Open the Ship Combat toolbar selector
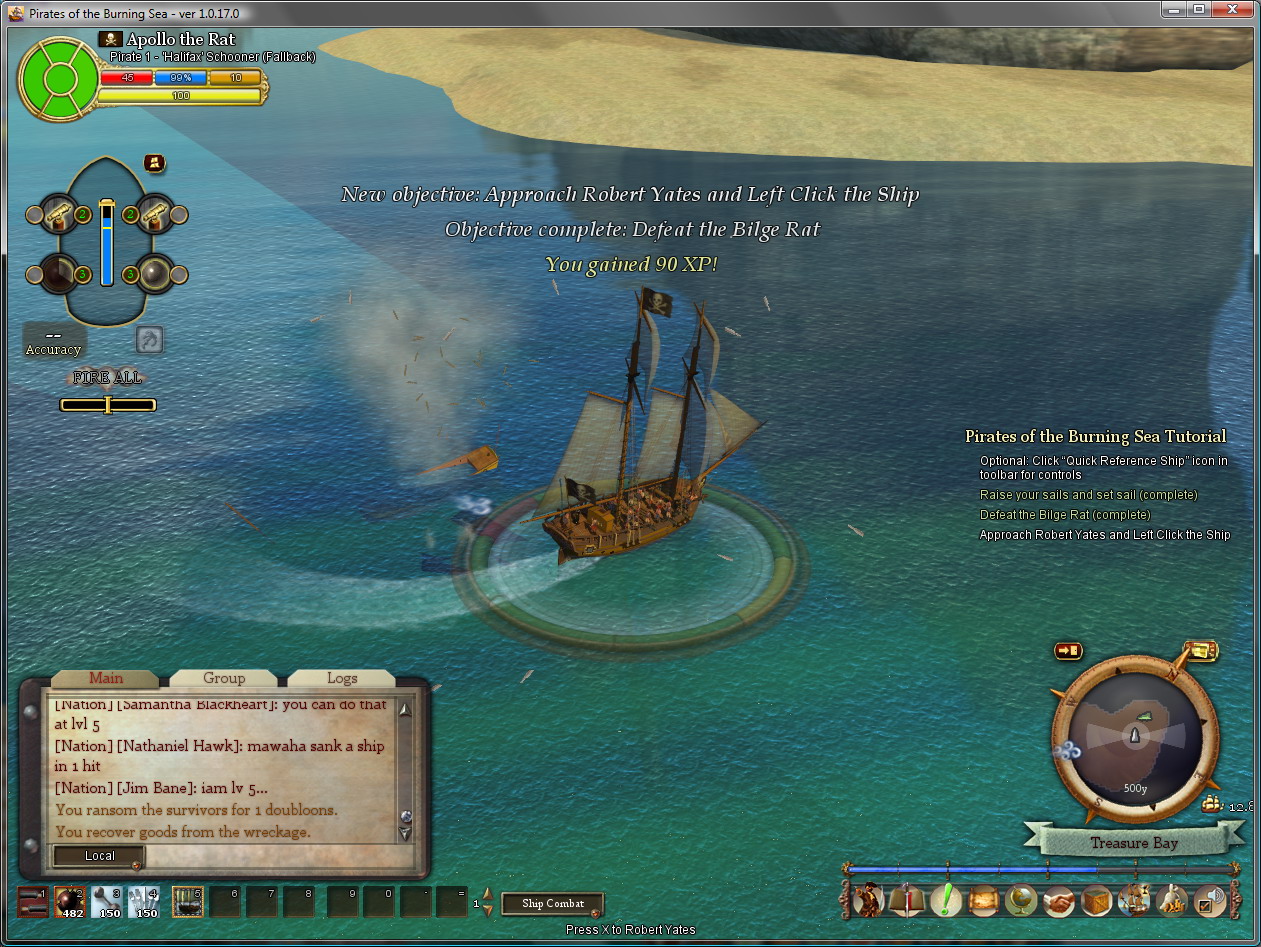Viewport: 1261px width, 947px height. pyautogui.click(x=553, y=904)
